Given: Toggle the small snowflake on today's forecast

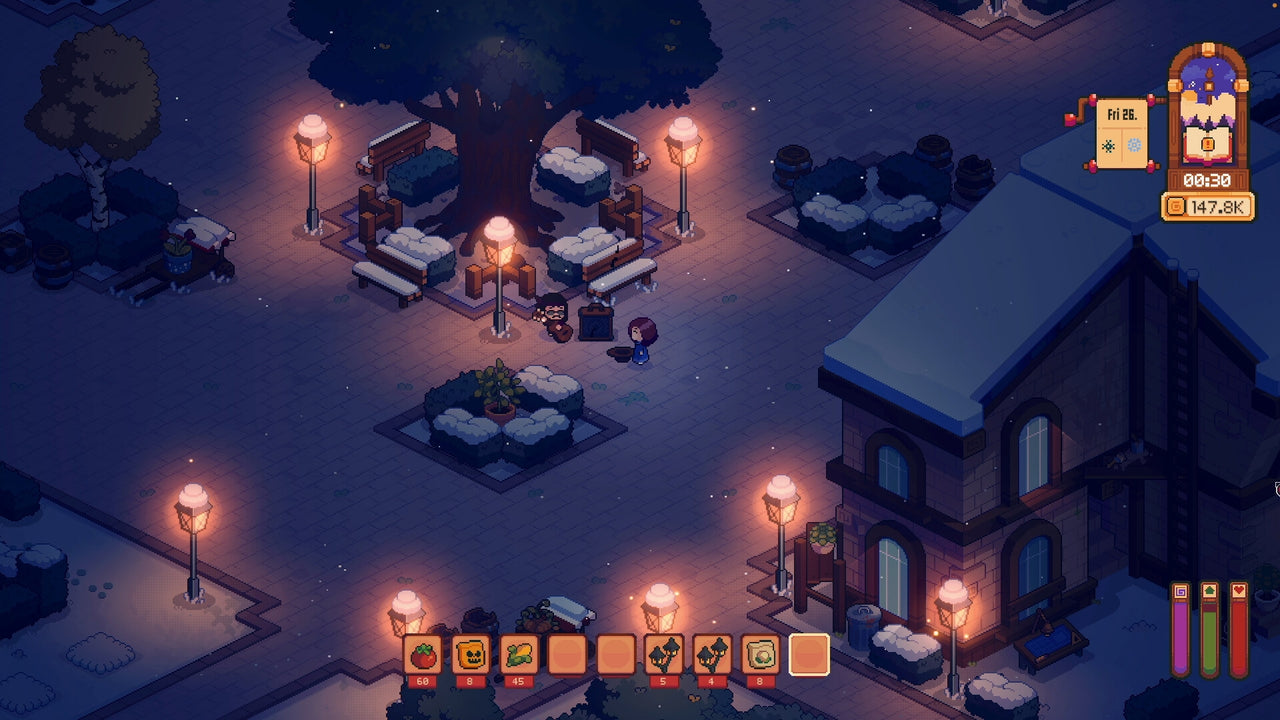Looking at the screenshot, I should point(1107,146).
